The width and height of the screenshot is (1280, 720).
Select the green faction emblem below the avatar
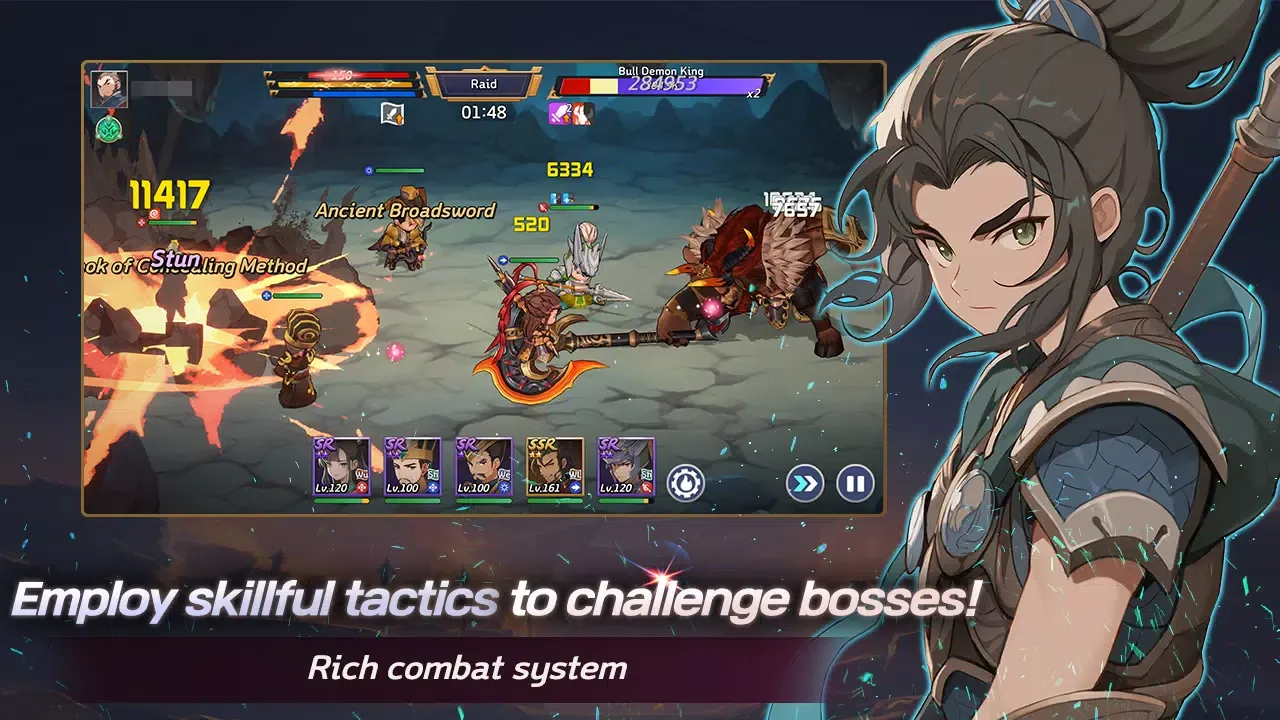click(110, 130)
